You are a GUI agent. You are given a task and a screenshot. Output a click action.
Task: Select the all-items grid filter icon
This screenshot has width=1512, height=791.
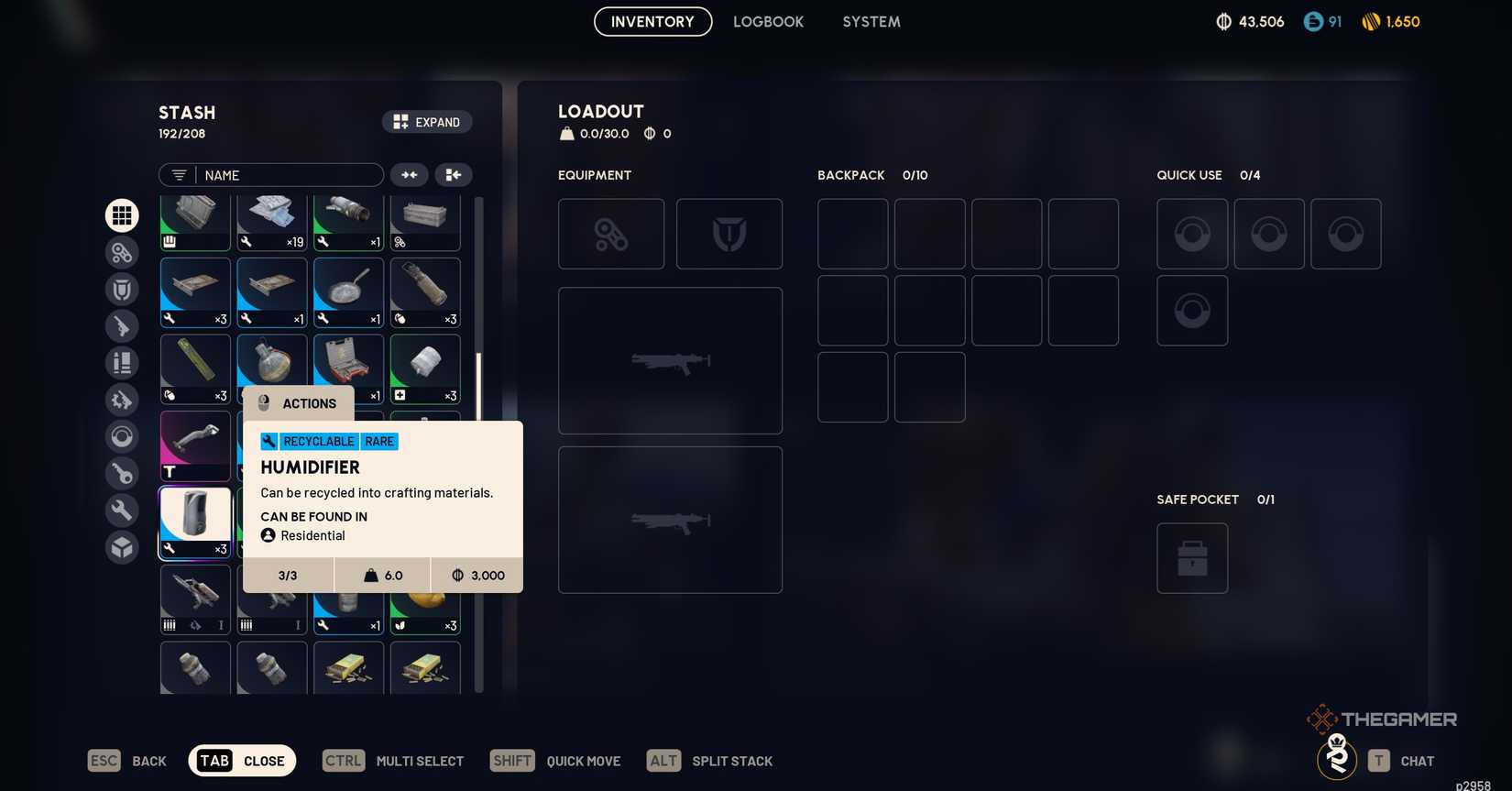point(122,215)
